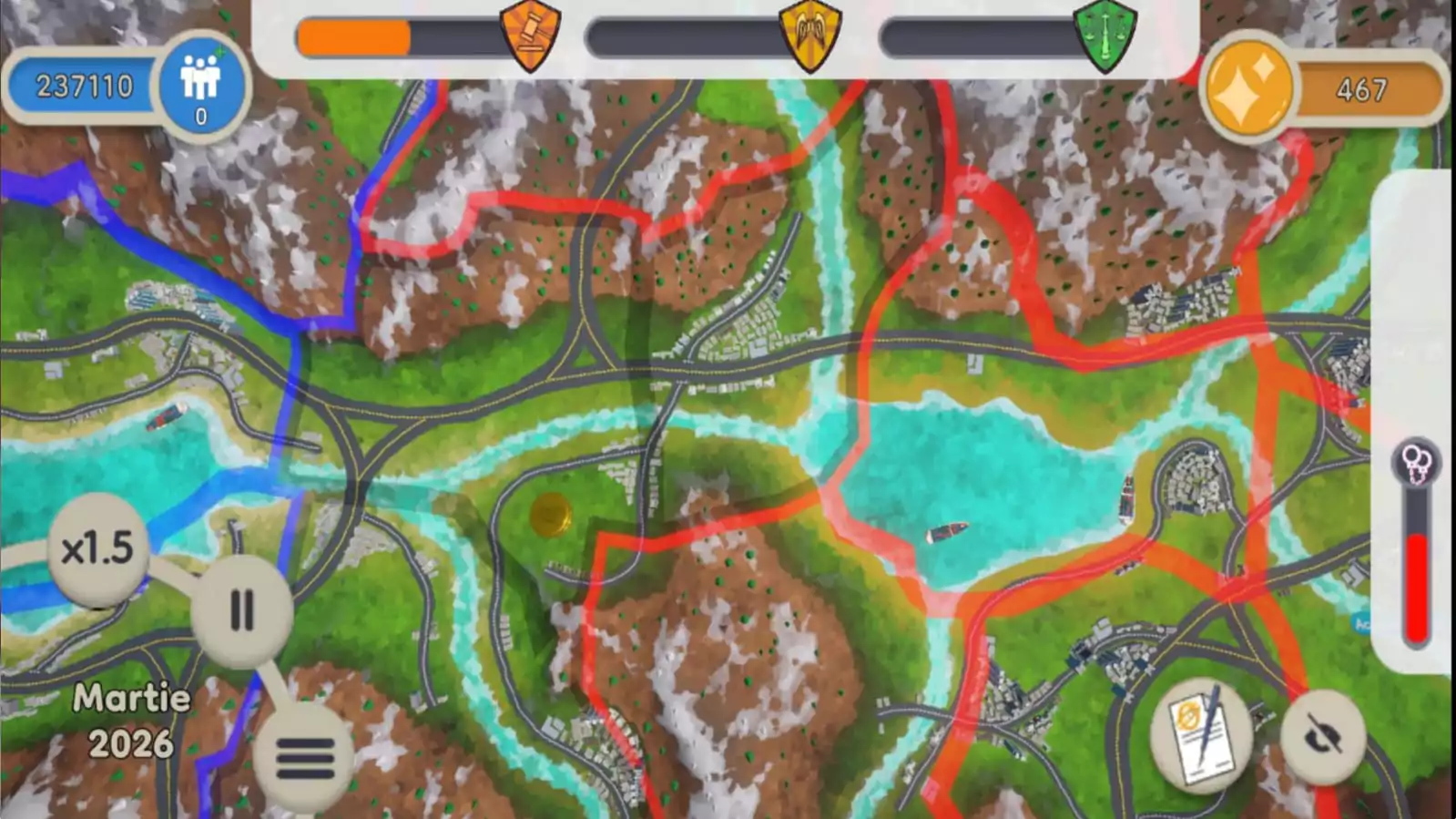The width and height of the screenshot is (1456, 819).
Task: Collect the gold coin on the map
Action: 550,516
